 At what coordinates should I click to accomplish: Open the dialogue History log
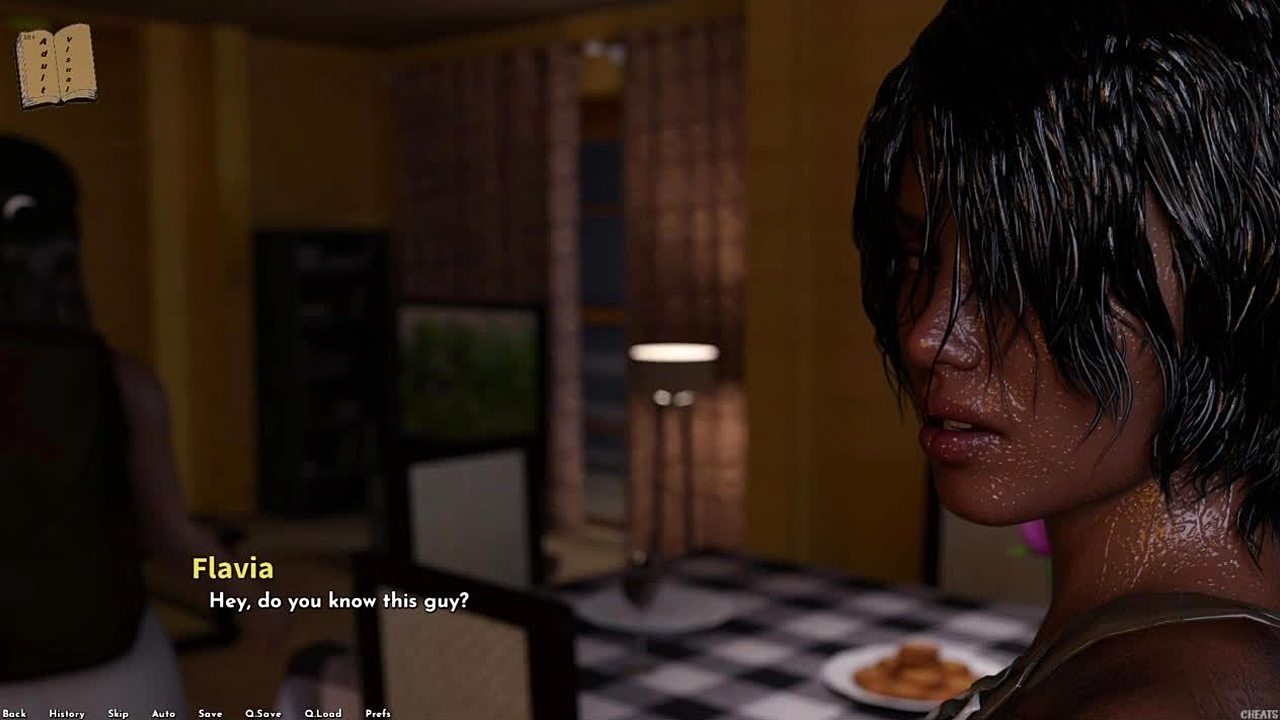click(67, 713)
